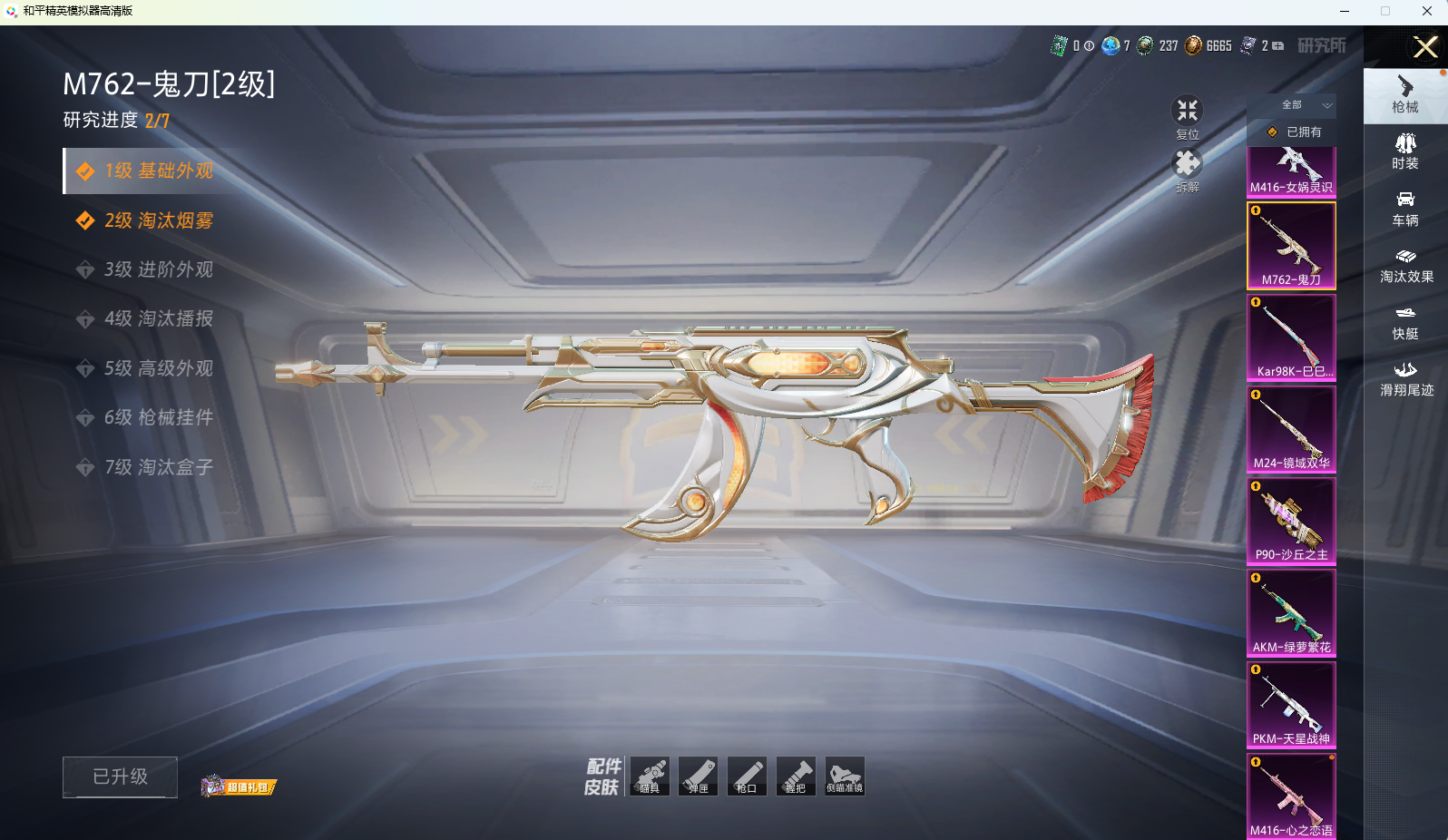
Task: Select the Kar98K skin thumbnail
Action: (x=1291, y=337)
